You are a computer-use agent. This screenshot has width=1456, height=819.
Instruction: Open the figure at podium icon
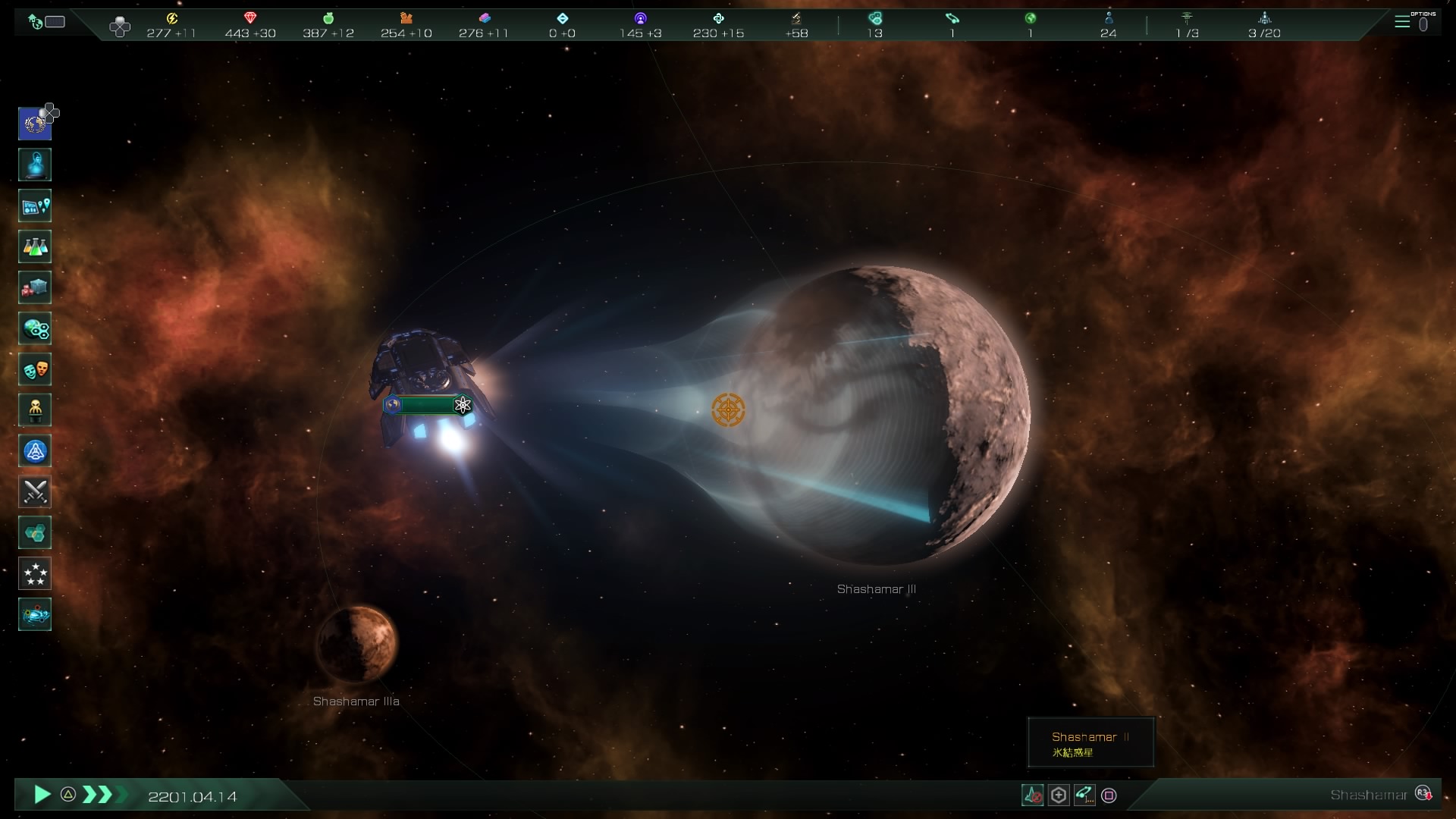point(35,410)
